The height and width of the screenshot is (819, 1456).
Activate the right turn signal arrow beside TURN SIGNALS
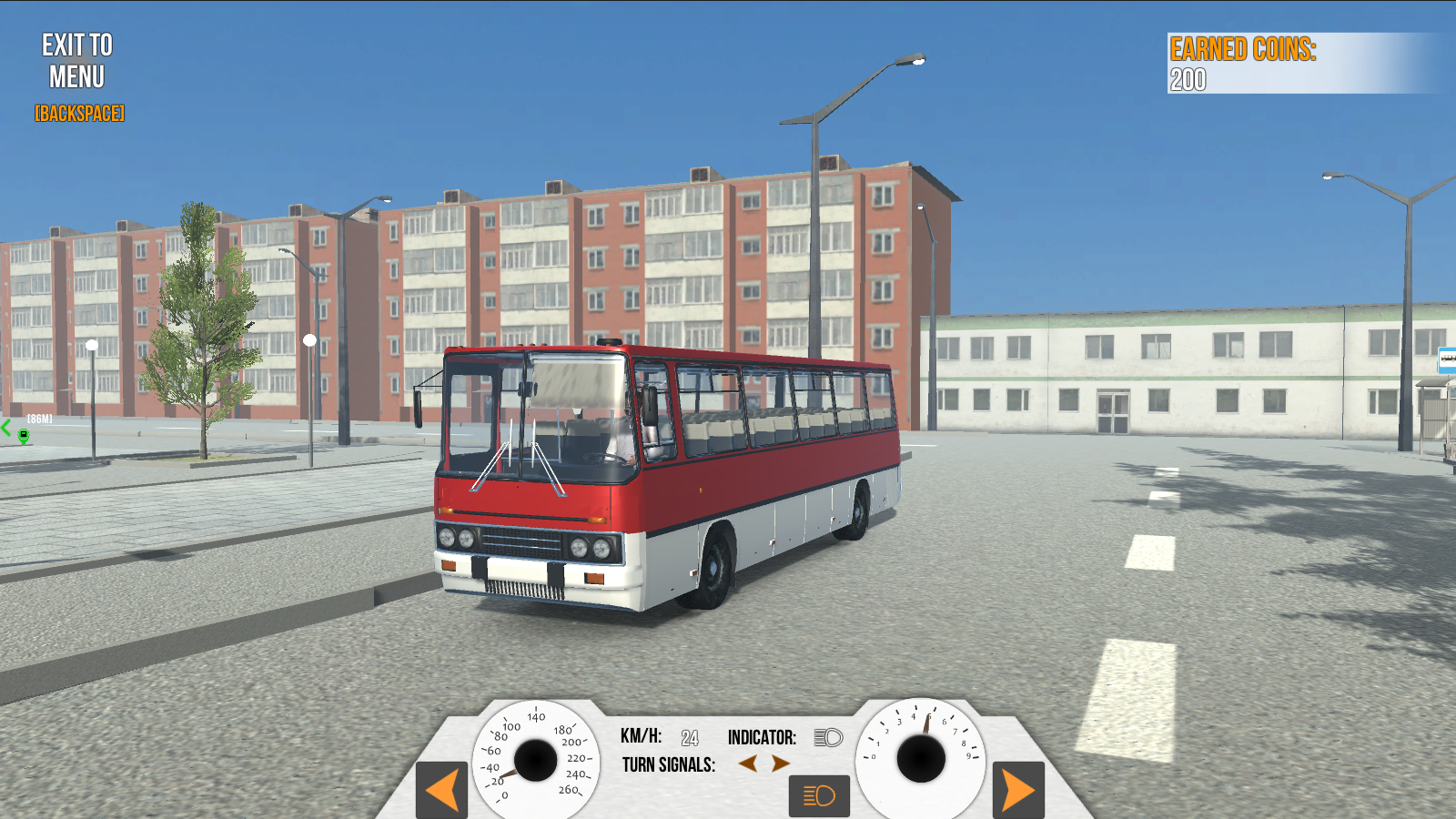pyautogui.click(x=778, y=765)
